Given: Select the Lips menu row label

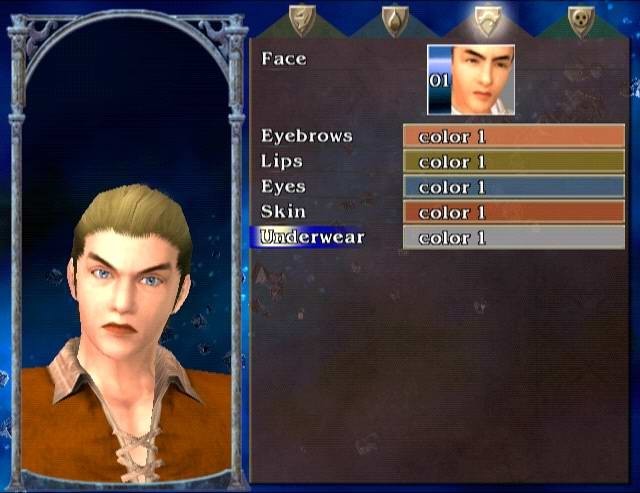Looking at the screenshot, I should coord(281,161).
